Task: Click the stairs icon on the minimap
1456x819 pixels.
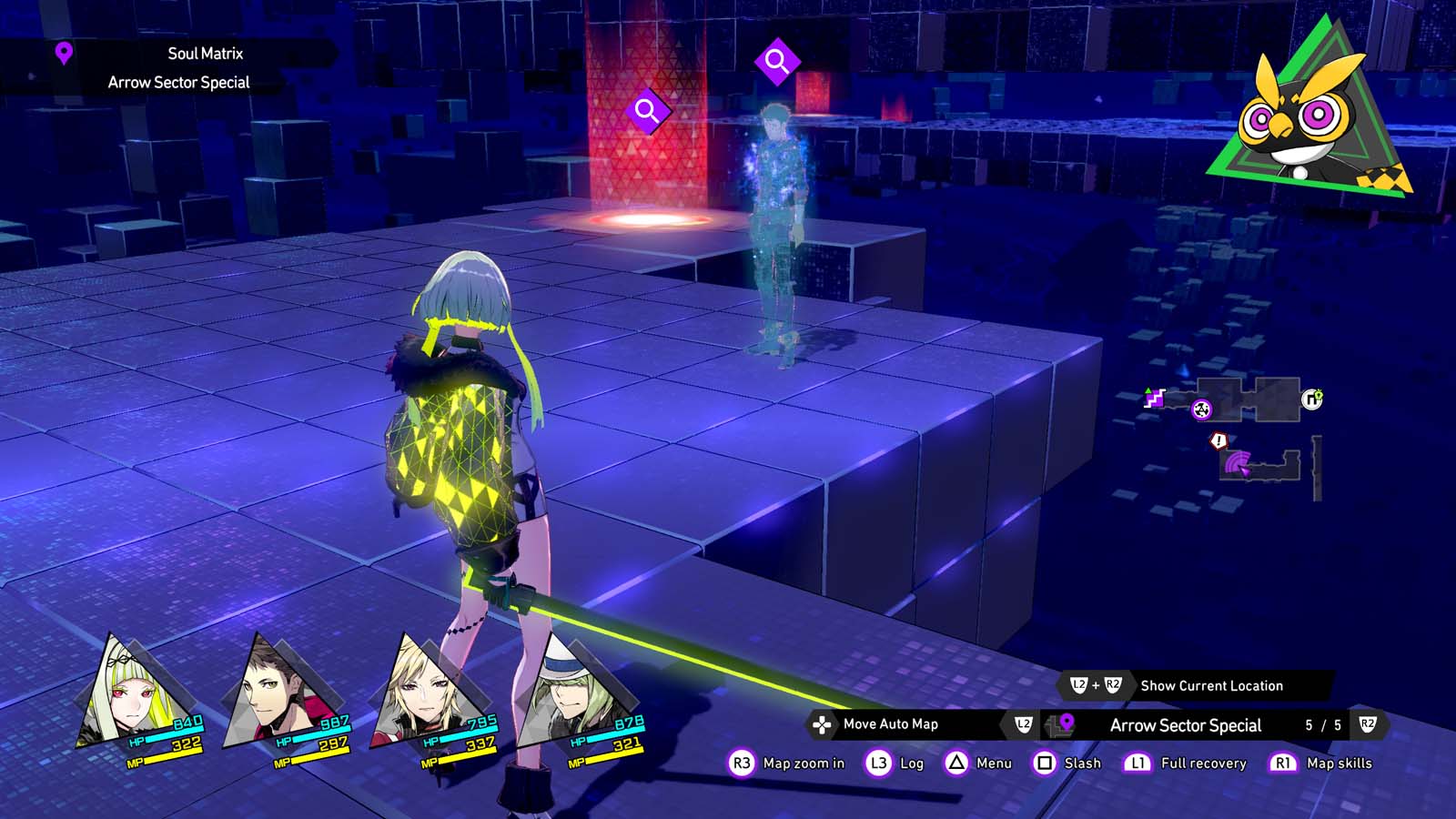Action: [1152, 398]
